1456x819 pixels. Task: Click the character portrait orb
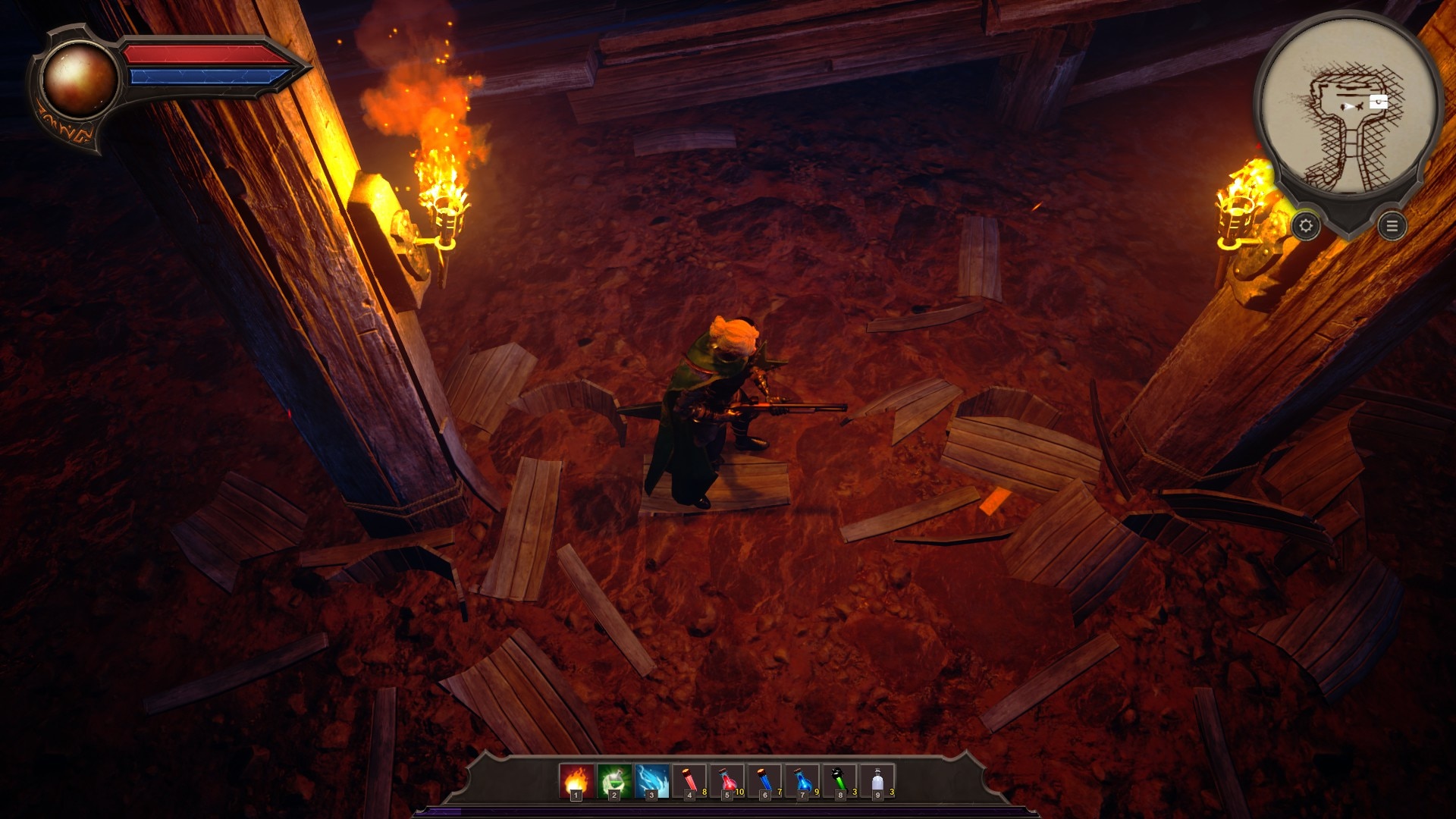(x=78, y=80)
